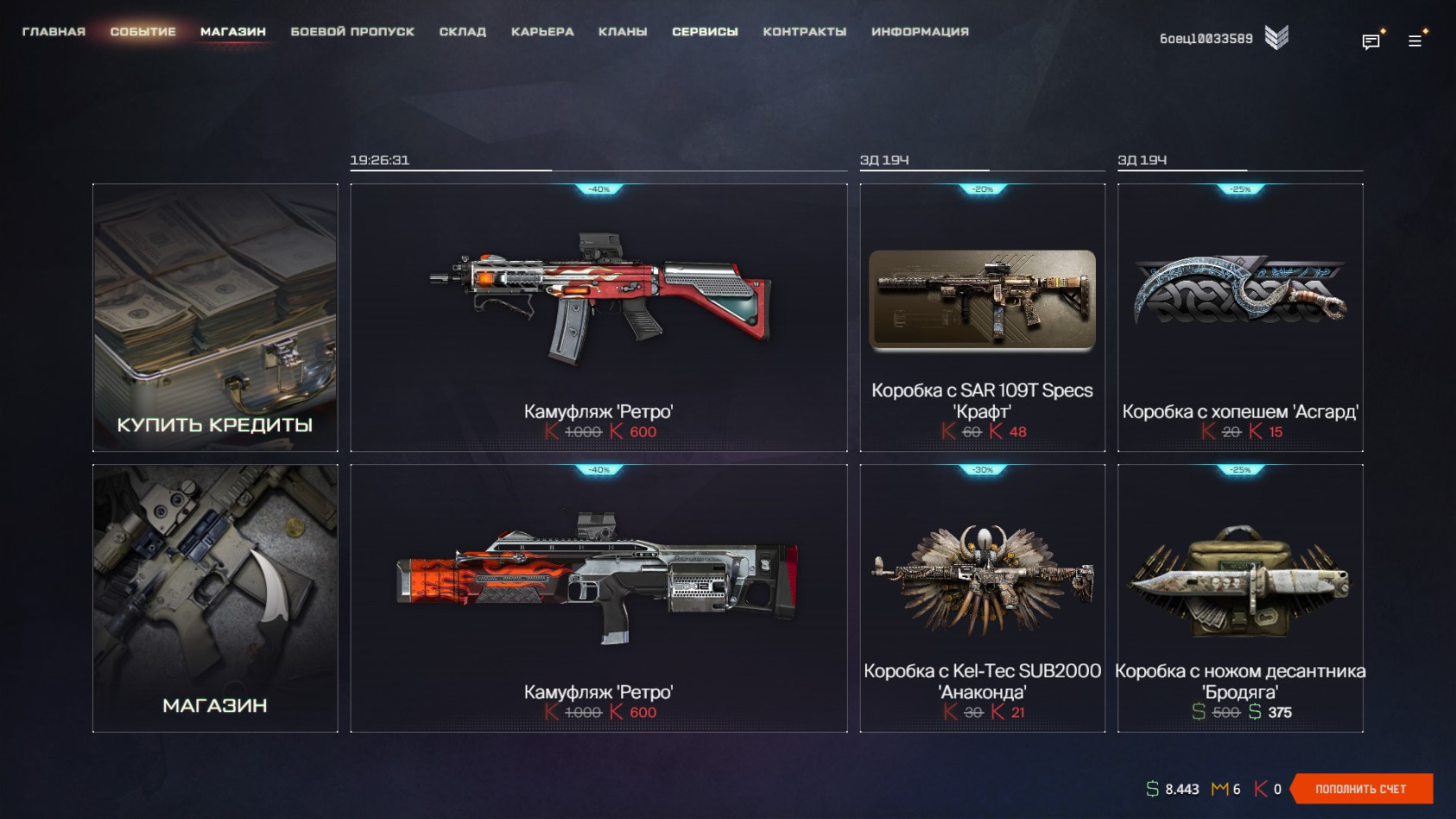Choose the shotgun Камуфляж 'Ретро' offer
The height and width of the screenshot is (819, 1456).
click(x=598, y=598)
